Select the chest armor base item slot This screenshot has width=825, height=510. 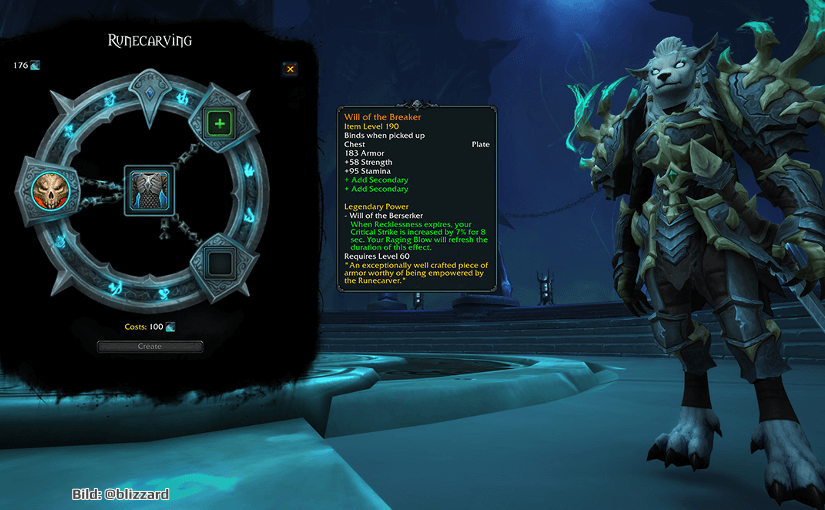(149, 191)
